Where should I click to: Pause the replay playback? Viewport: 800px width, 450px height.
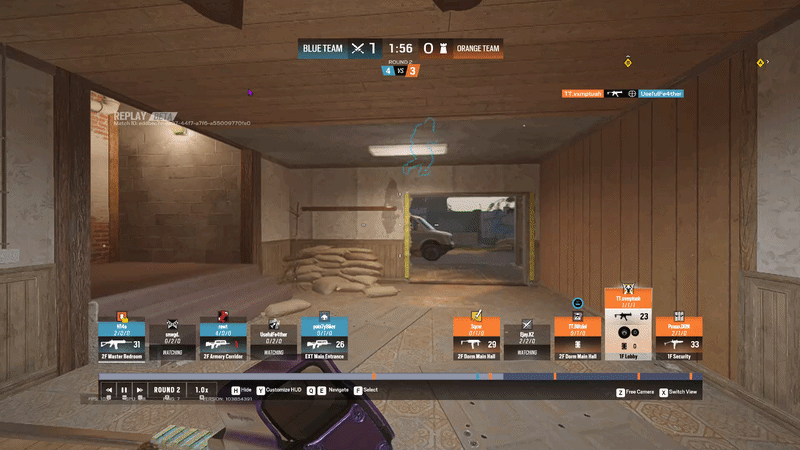pos(124,390)
